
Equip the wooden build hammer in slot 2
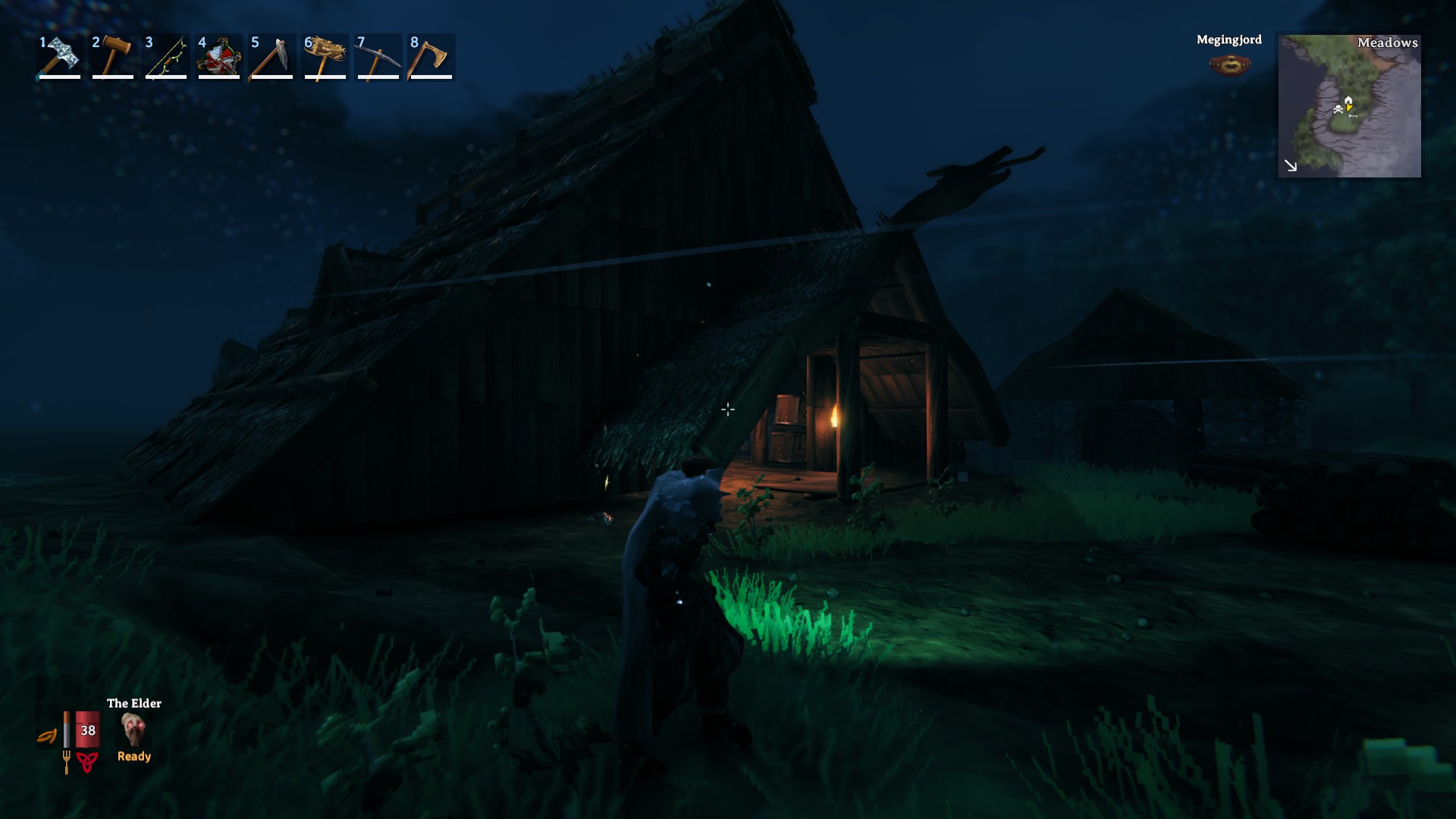(x=113, y=57)
